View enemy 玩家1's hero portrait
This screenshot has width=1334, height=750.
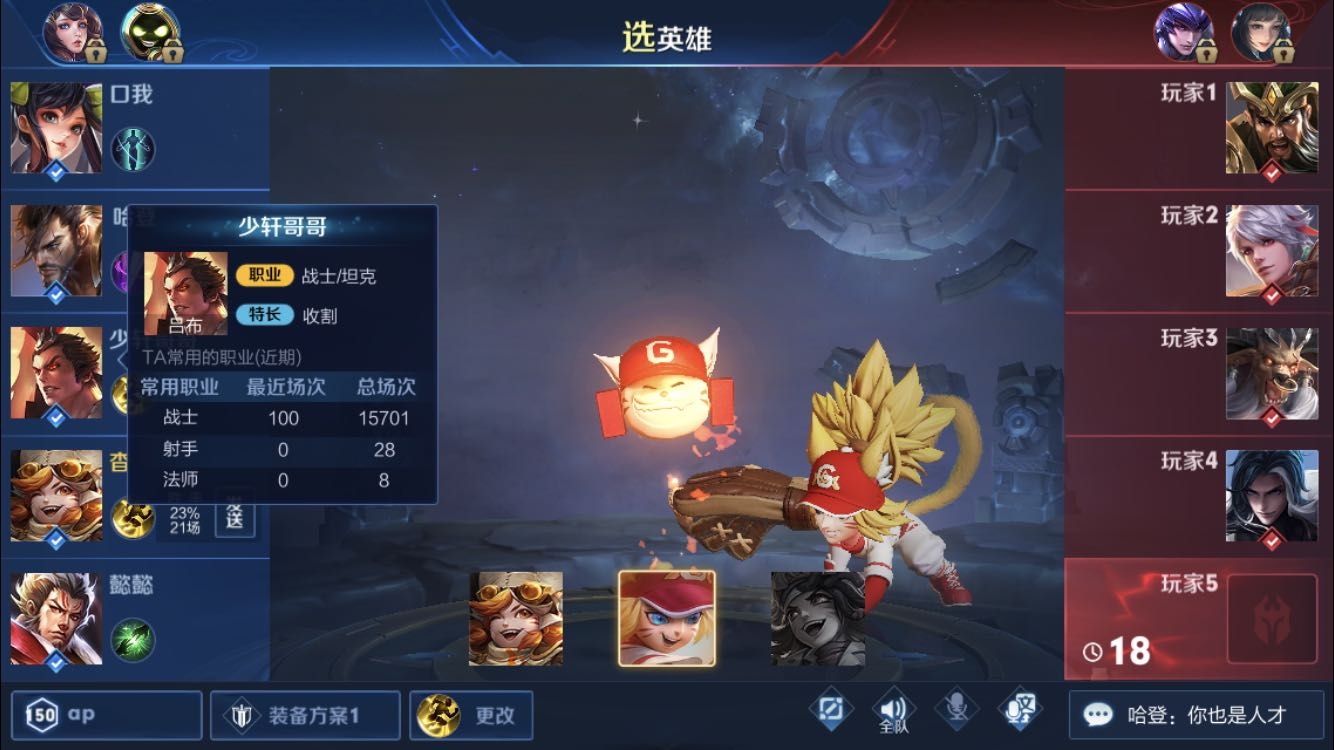click(x=1272, y=128)
